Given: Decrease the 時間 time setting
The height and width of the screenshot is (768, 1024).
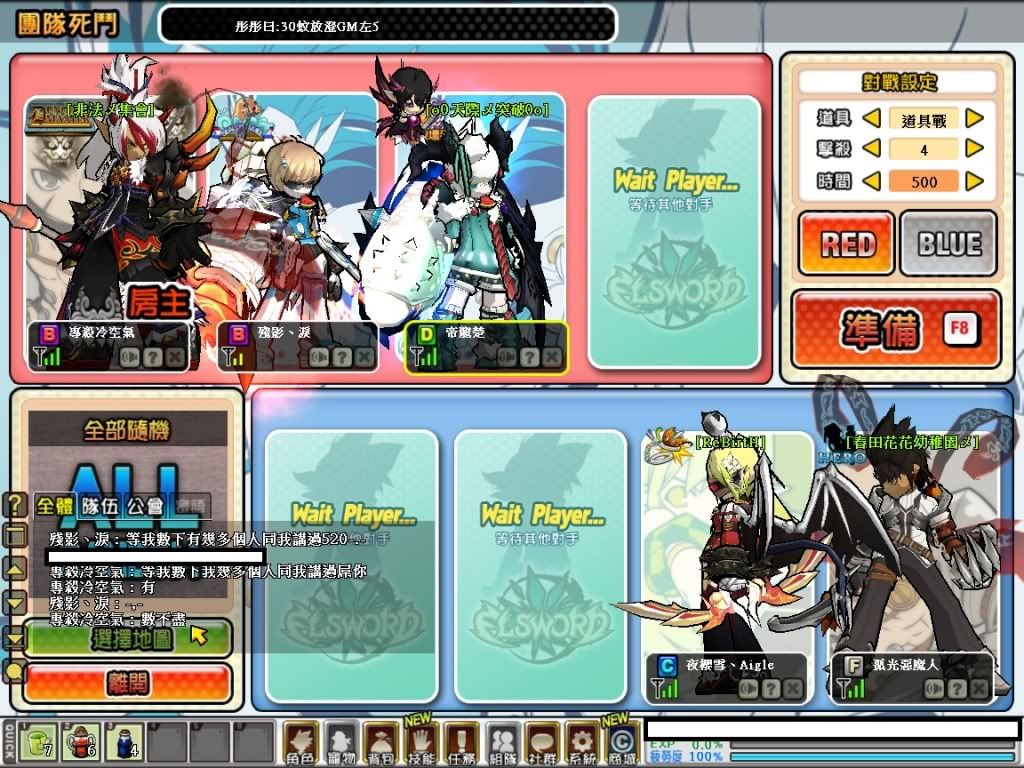Looking at the screenshot, I should point(871,181).
